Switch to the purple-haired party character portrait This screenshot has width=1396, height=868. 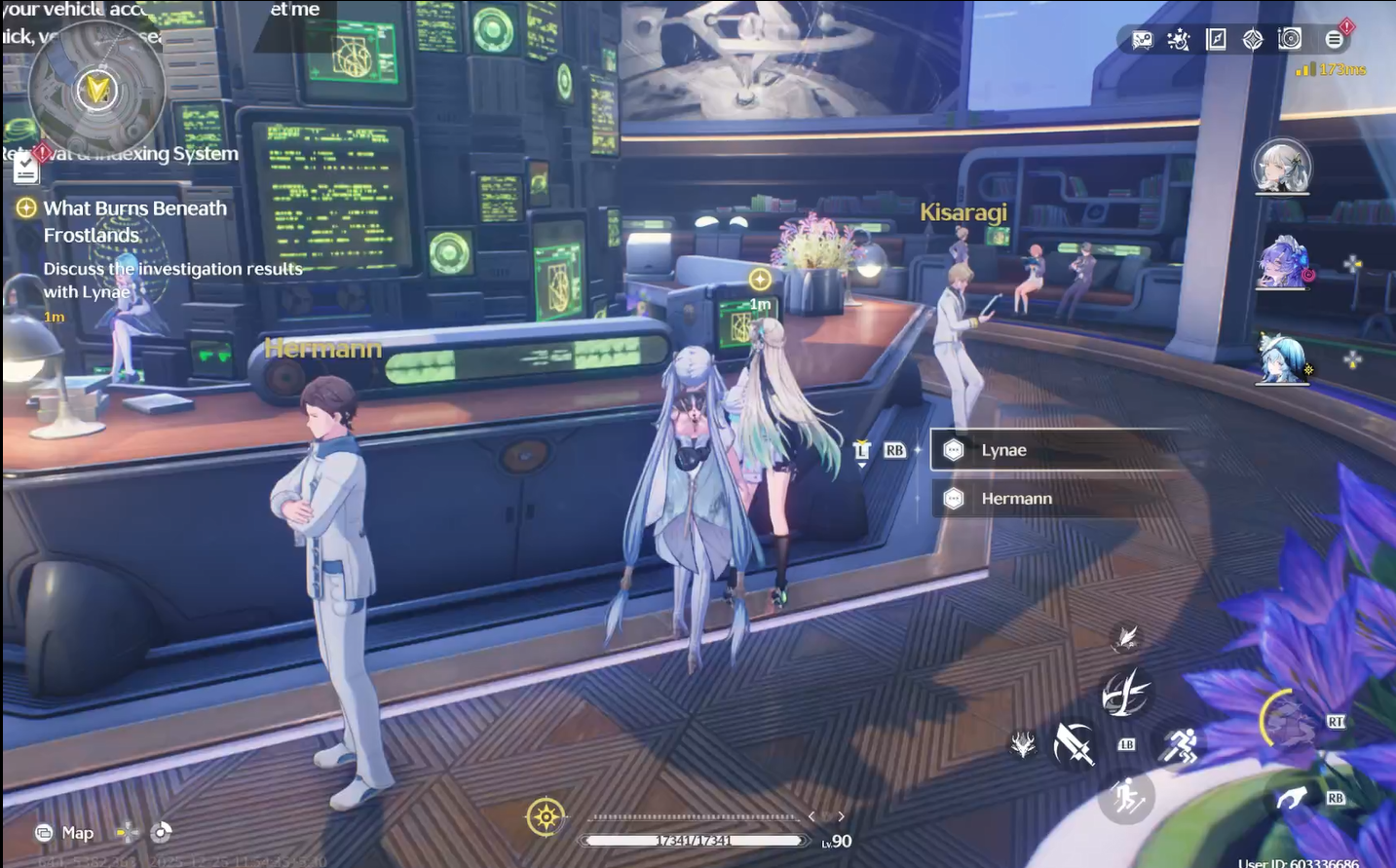pyautogui.click(x=1283, y=263)
